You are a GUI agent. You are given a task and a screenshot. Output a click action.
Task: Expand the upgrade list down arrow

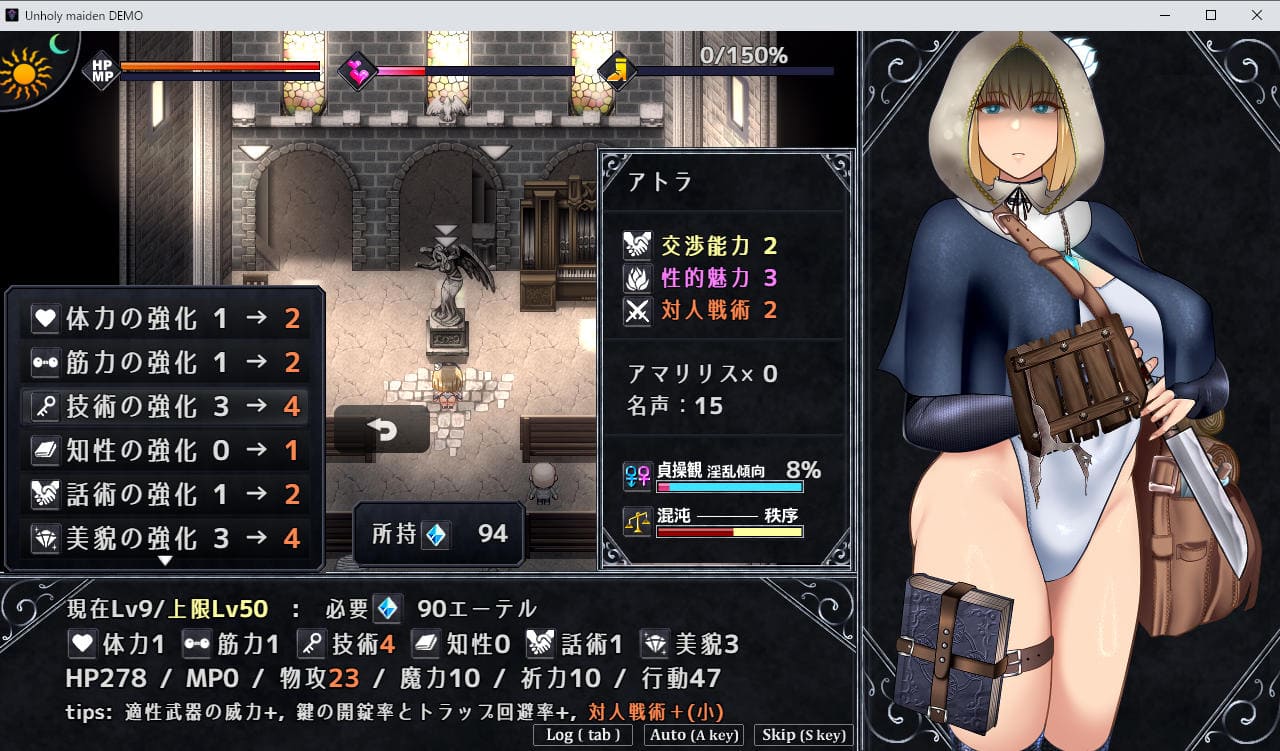pyautogui.click(x=166, y=561)
